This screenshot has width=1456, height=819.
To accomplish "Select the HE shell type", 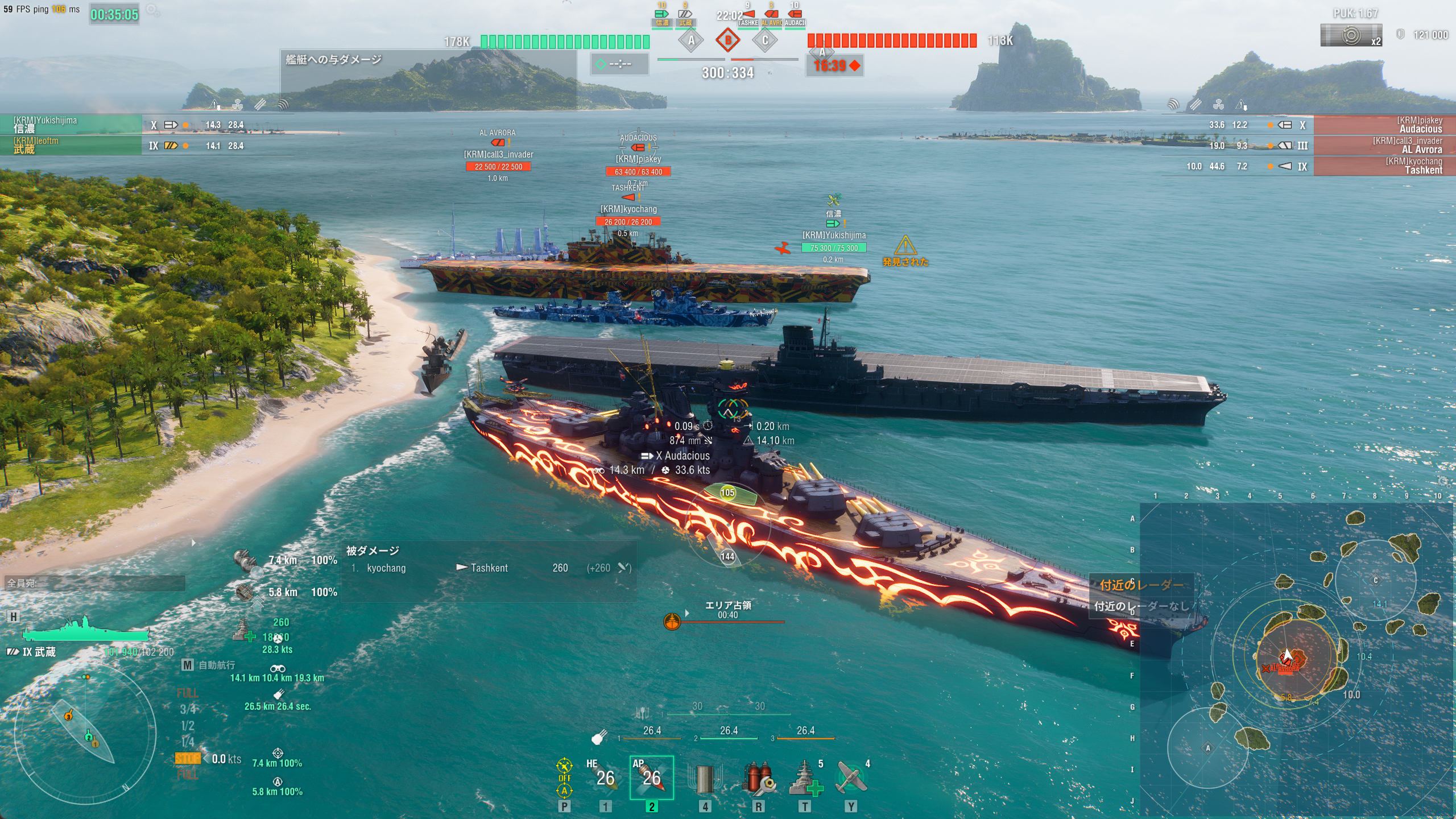I will pyautogui.click(x=605, y=777).
